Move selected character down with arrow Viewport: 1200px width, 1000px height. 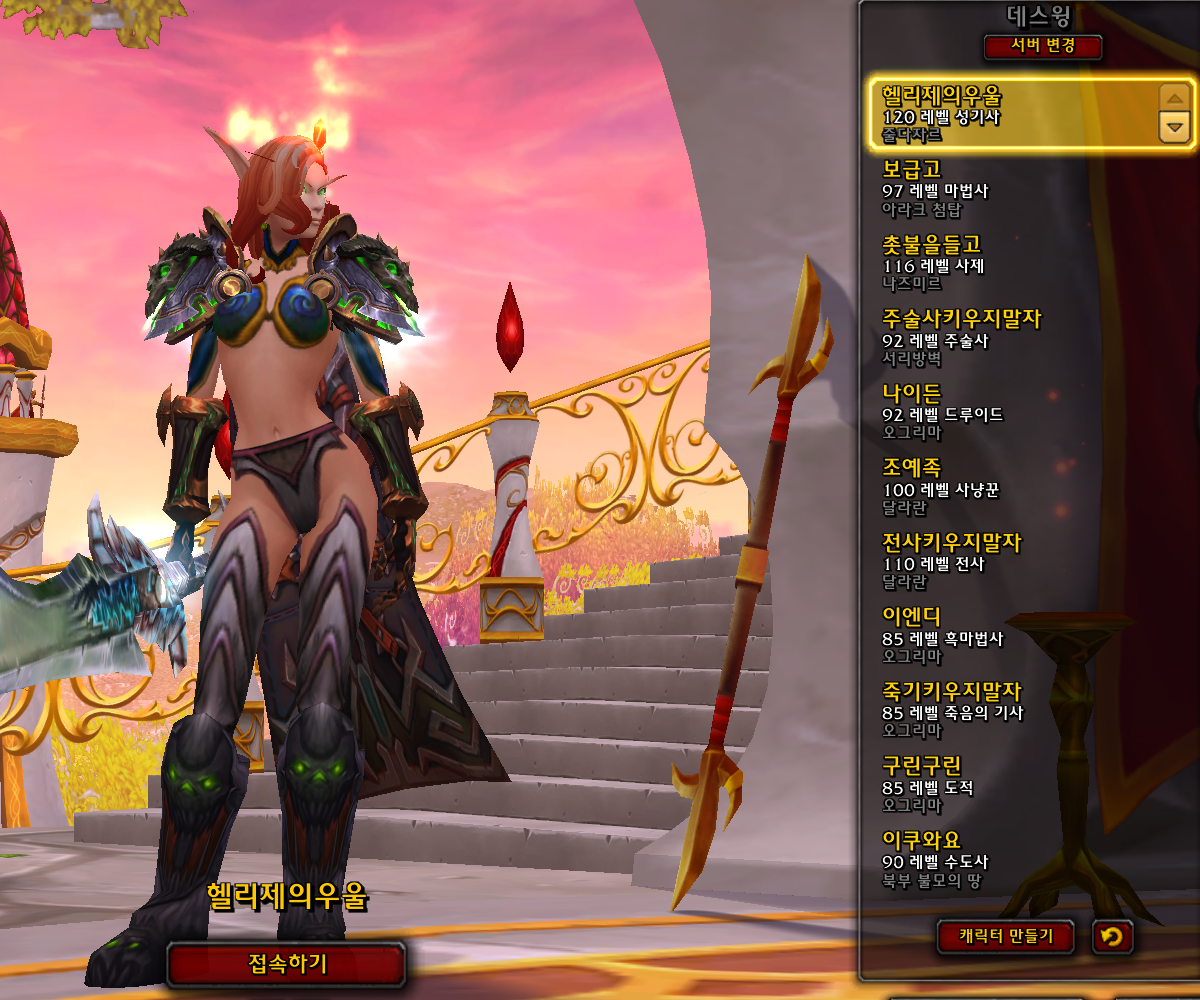1173,127
